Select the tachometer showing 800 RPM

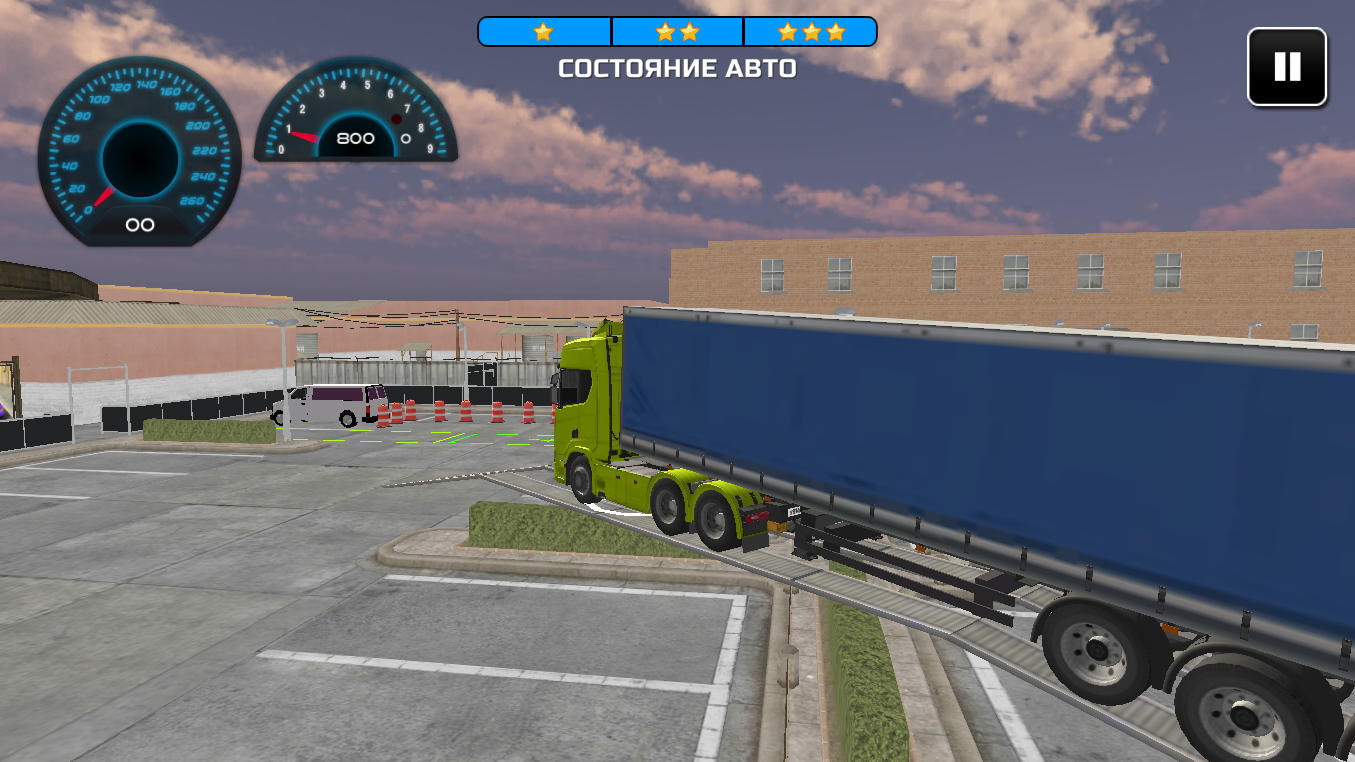click(x=356, y=120)
